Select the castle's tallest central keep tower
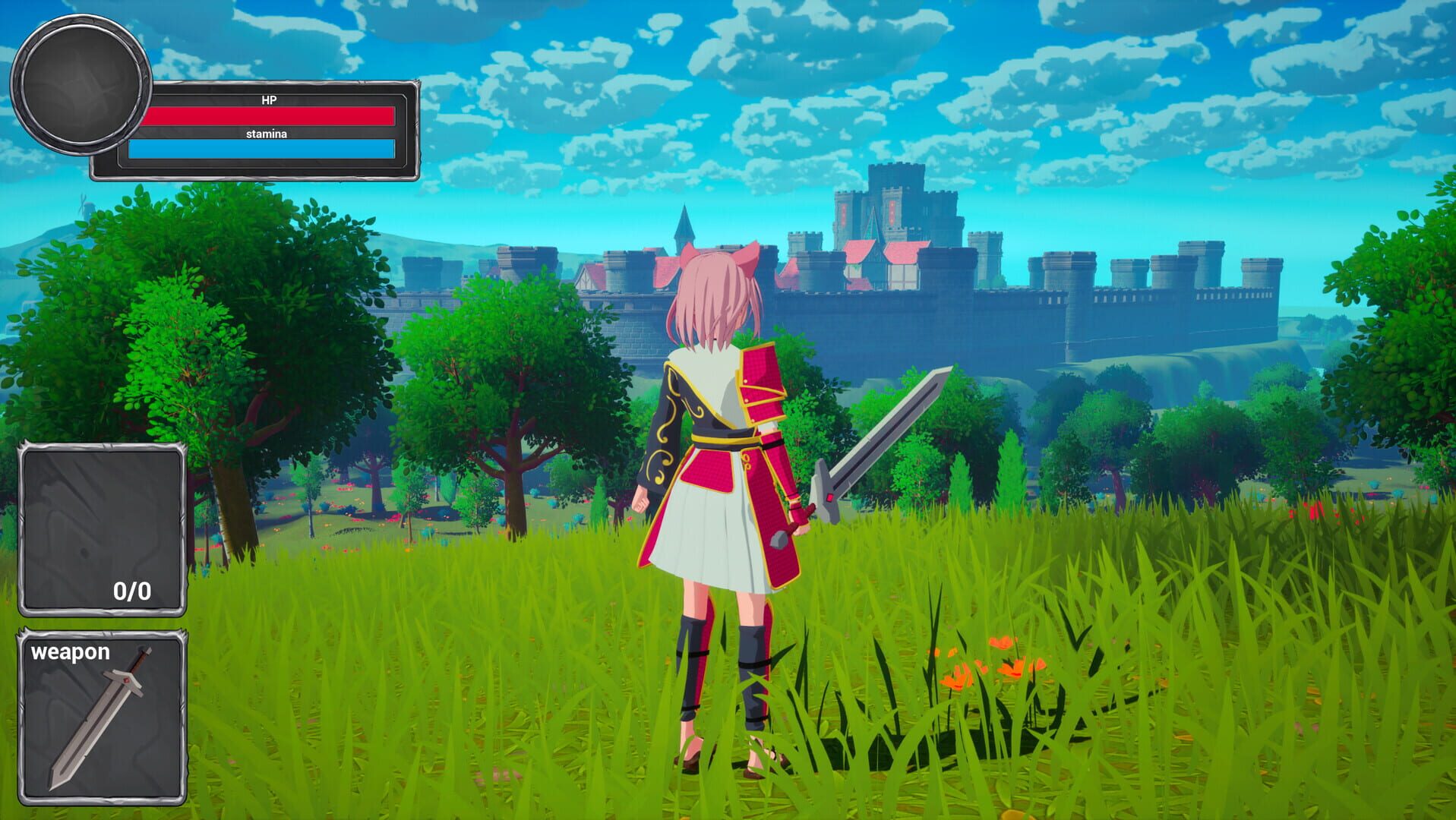 (x=896, y=190)
